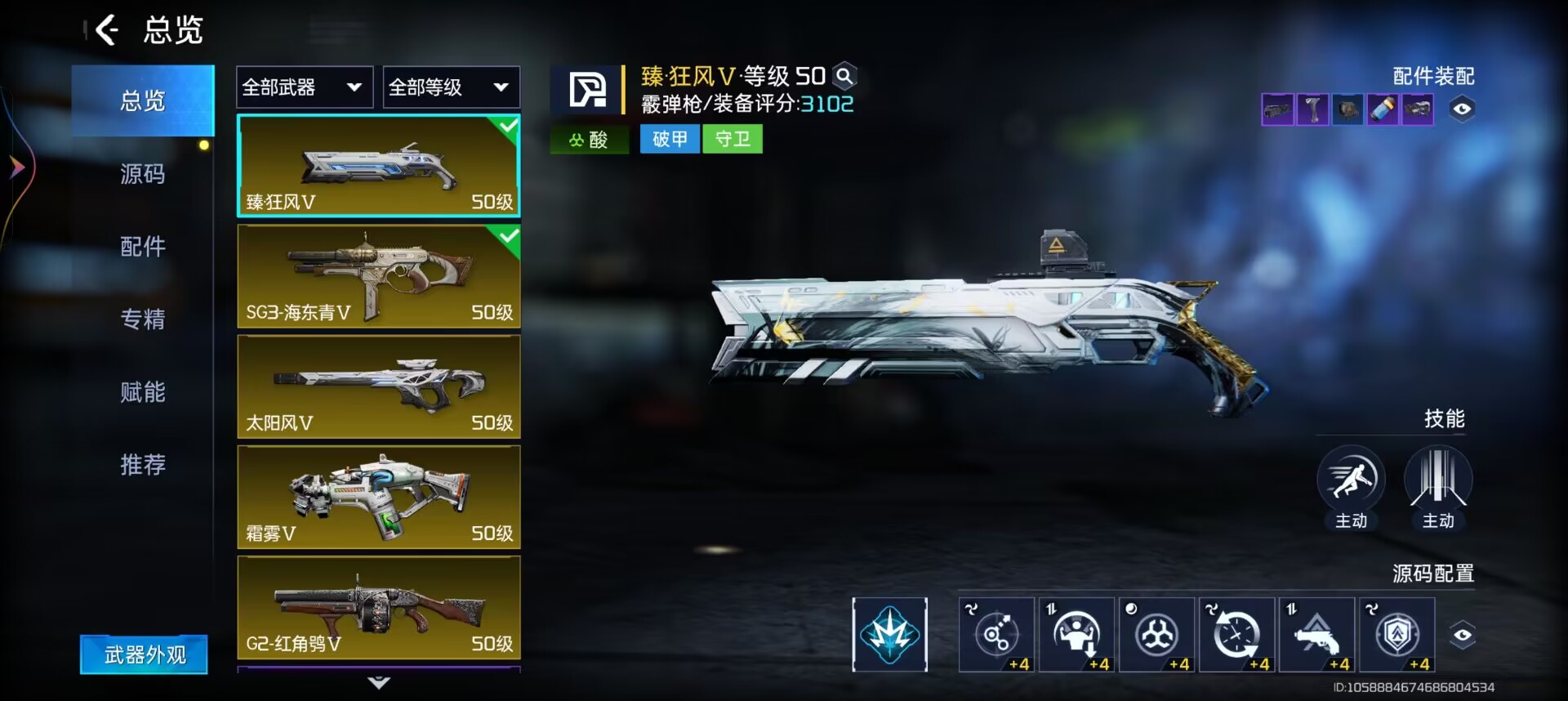
Task: Toggle the attachments visibility eye icon
Action: coord(1462,109)
